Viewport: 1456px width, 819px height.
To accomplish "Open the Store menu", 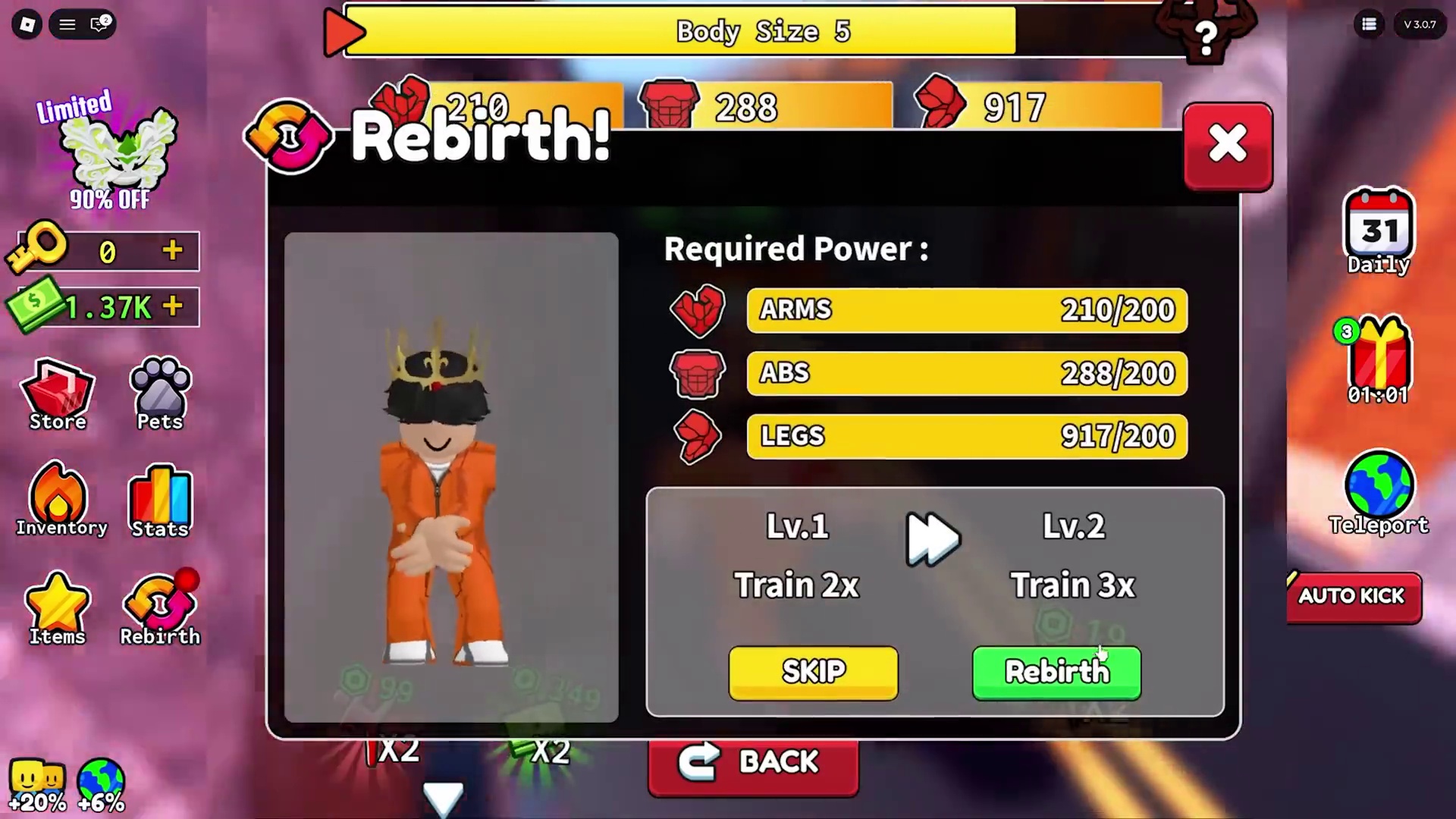I will pyautogui.click(x=58, y=396).
